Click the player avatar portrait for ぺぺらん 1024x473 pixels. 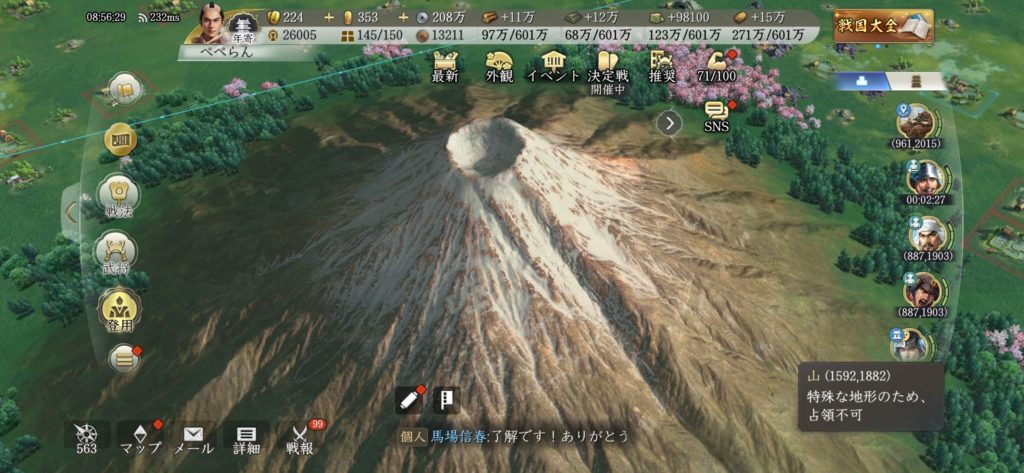tap(212, 23)
